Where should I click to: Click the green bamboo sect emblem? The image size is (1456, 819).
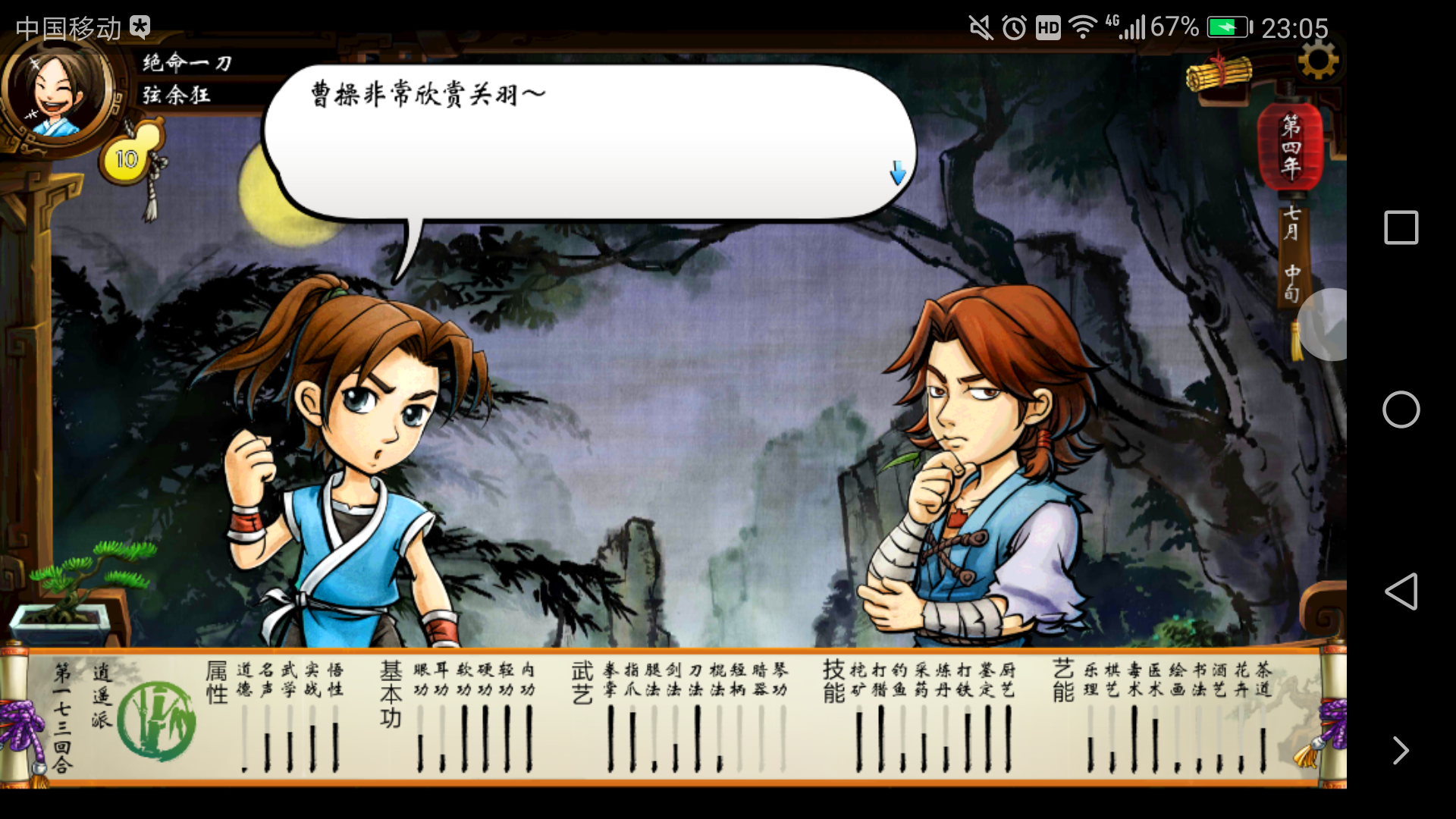click(157, 721)
